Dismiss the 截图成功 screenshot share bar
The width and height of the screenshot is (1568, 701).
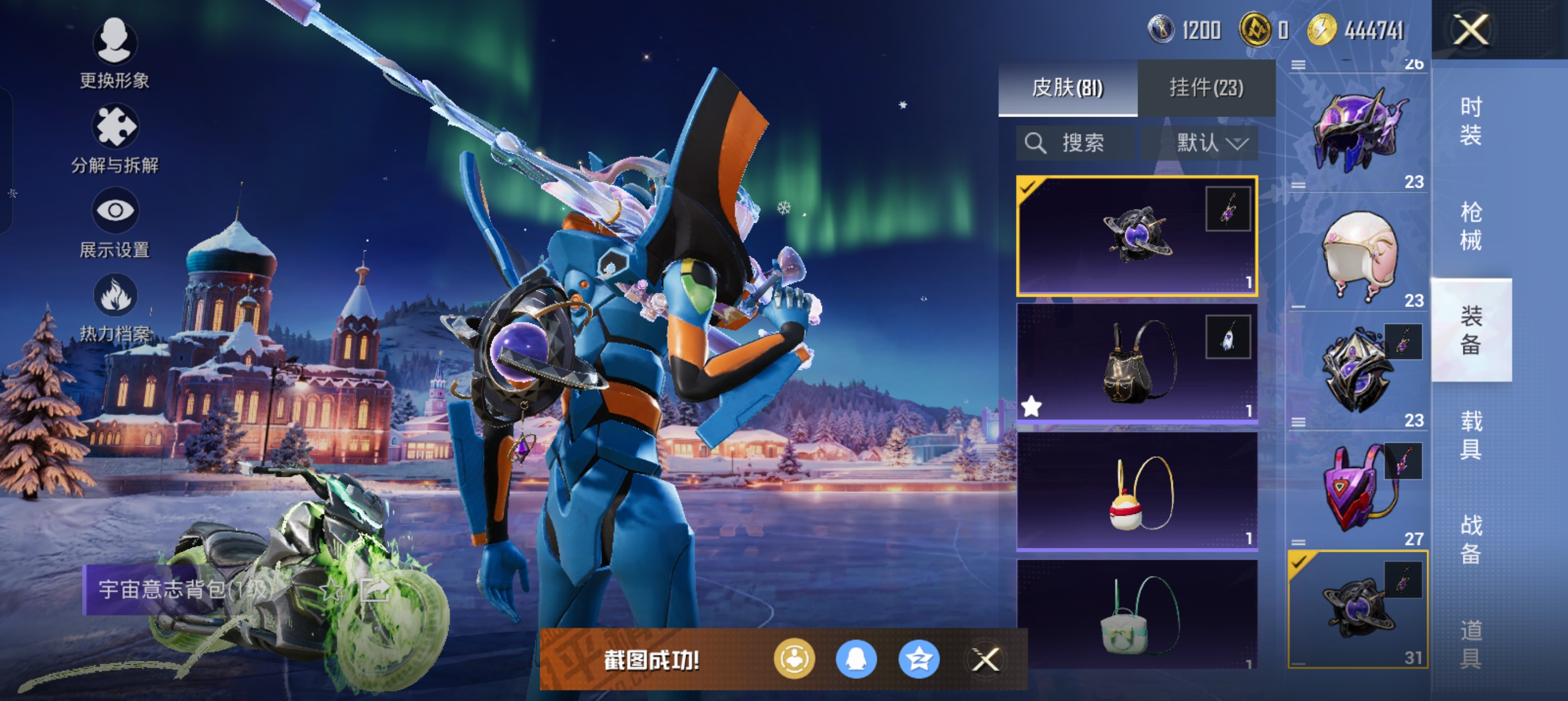pyautogui.click(x=985, y=660)
